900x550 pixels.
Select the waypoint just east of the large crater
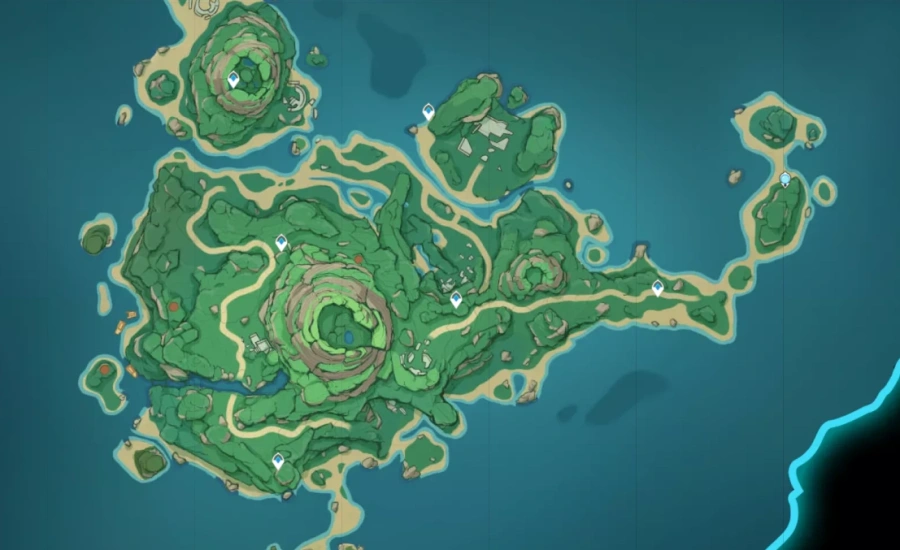pos(456,299)
